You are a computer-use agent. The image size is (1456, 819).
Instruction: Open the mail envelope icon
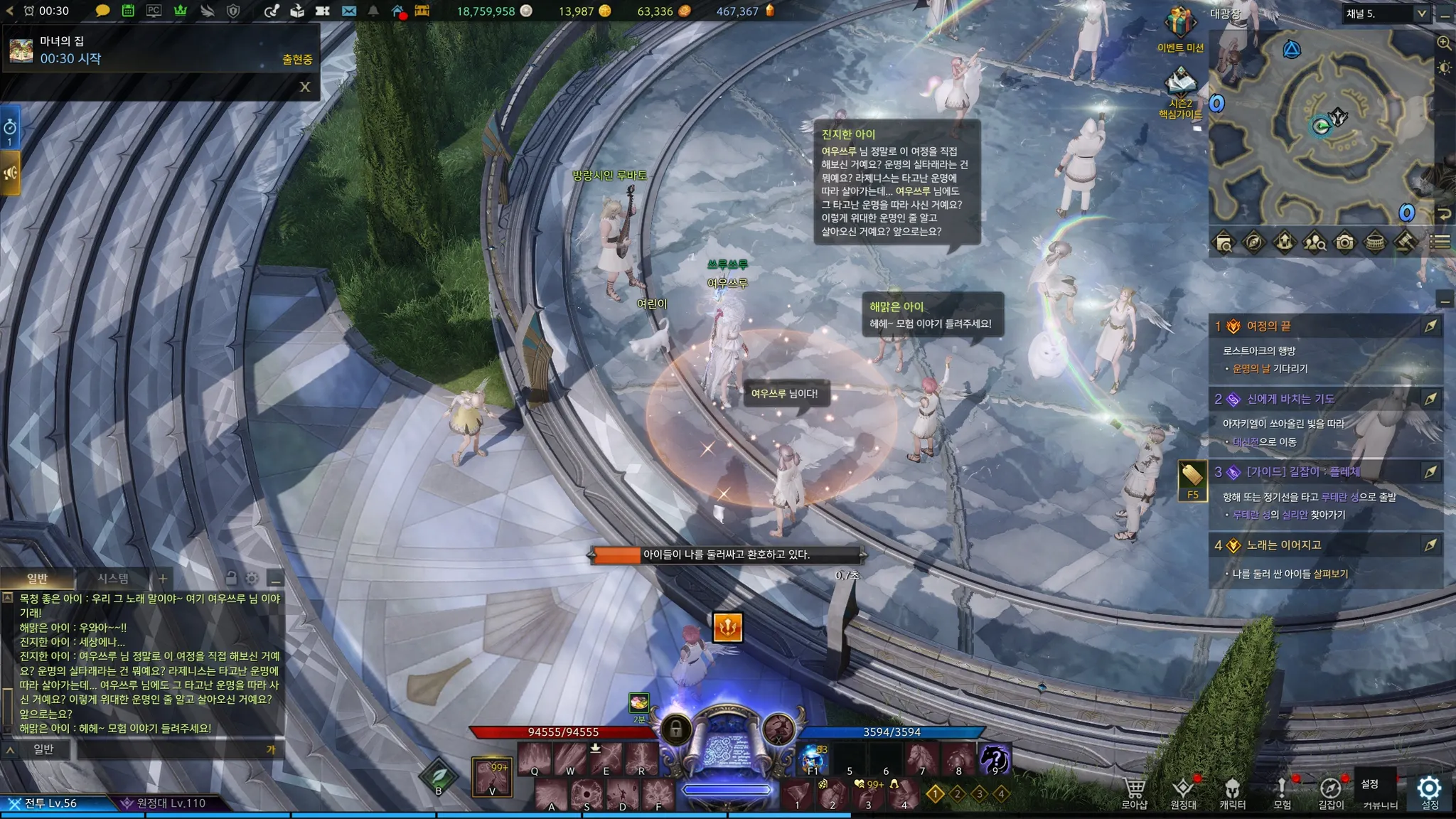pyautogui.click(x=348, y=11)
